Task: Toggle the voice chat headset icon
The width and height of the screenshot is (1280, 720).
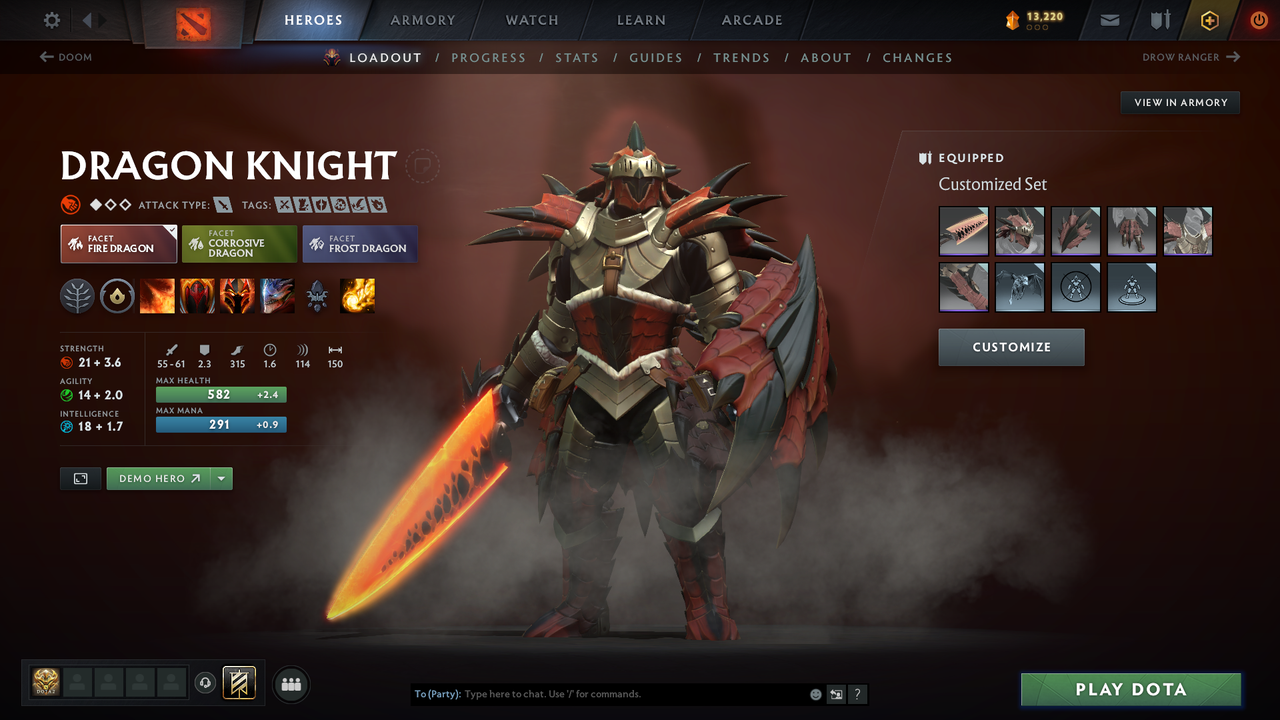Action: [x=206, y=683]
